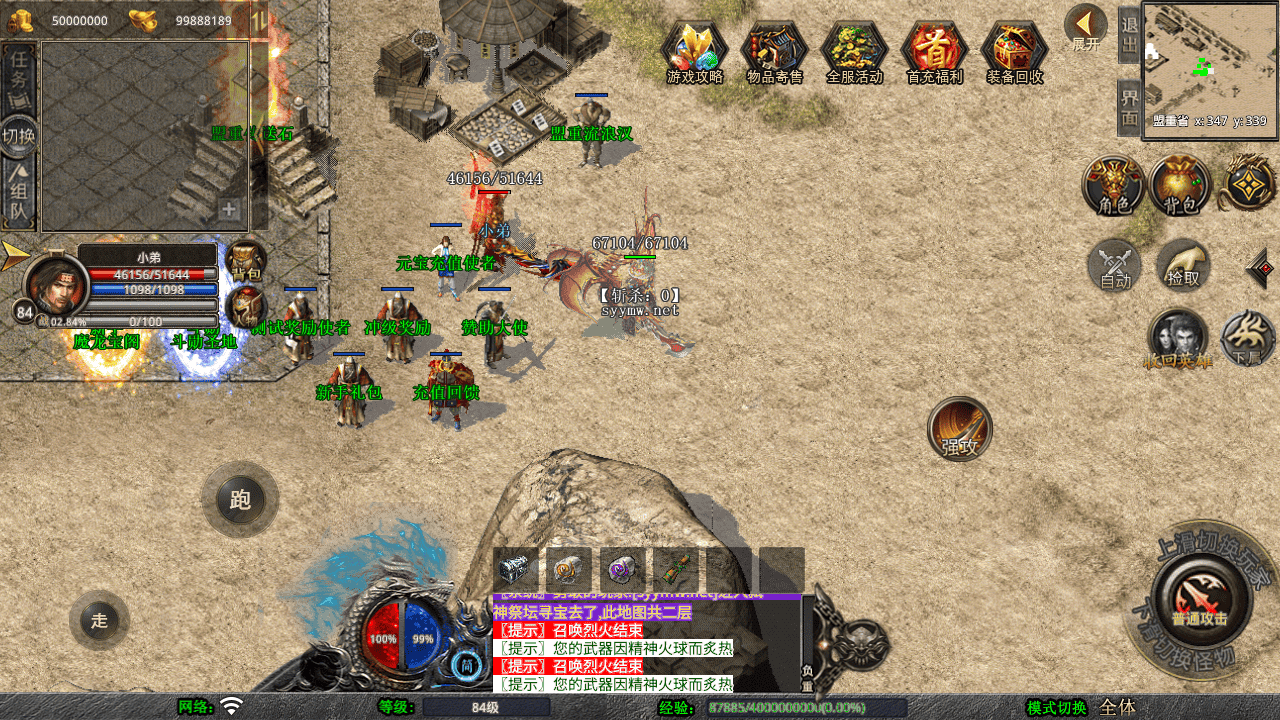Show the 全服活动 server events
The height and width of the screenshot is (720, 1280).
(854, 51)
